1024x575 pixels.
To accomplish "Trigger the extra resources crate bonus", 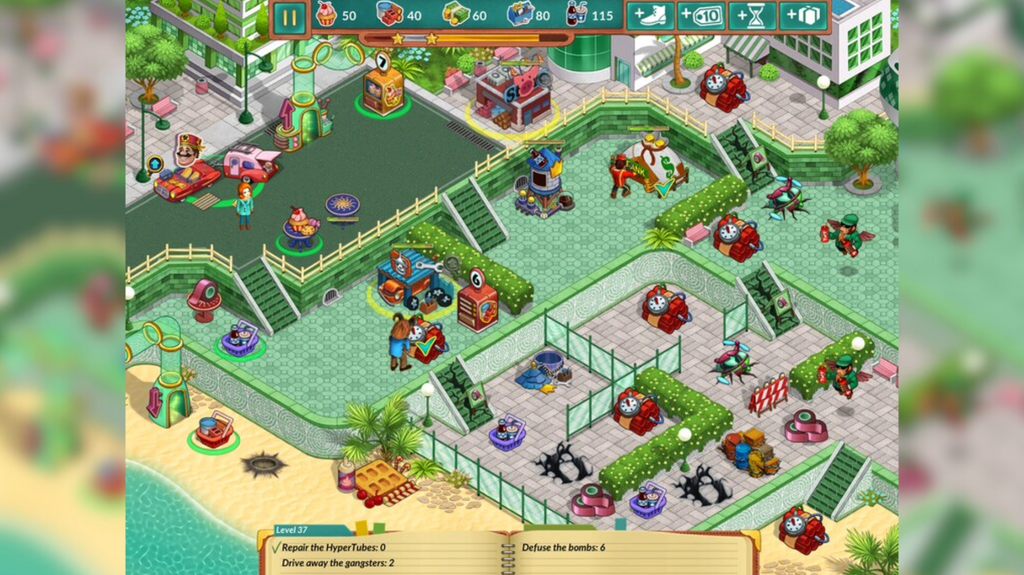I will 803,16.
